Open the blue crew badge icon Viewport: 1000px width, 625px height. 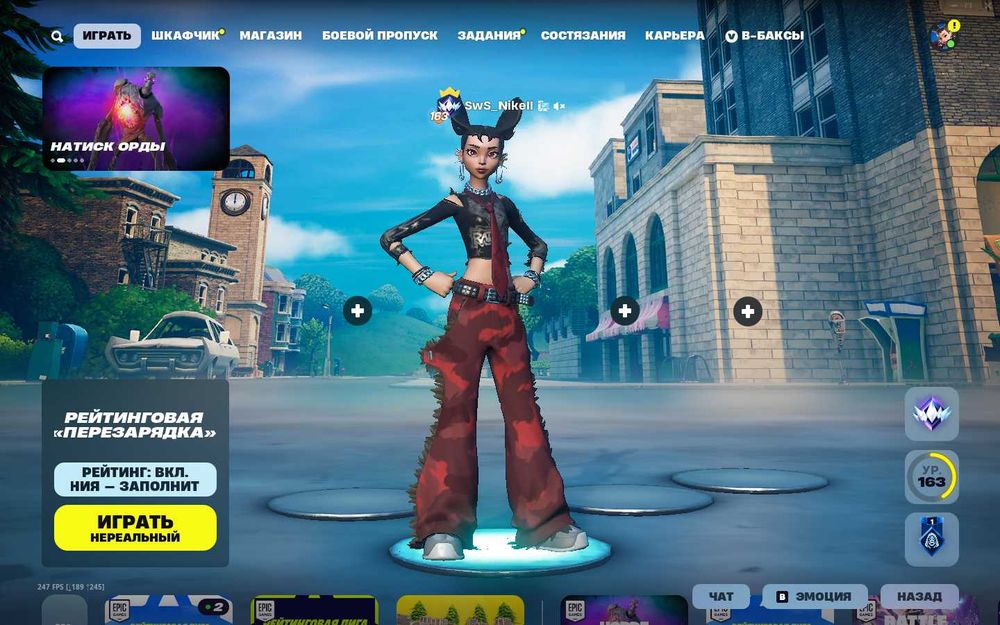click(931, 539)
